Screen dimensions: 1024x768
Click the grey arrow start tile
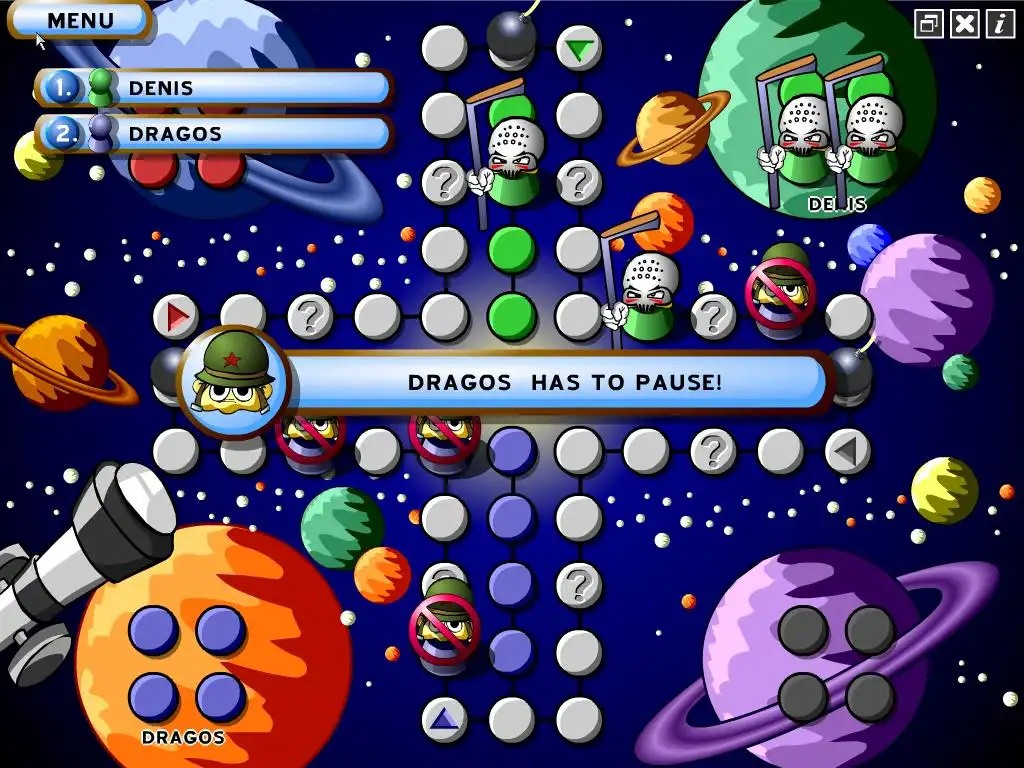(846, 452)
